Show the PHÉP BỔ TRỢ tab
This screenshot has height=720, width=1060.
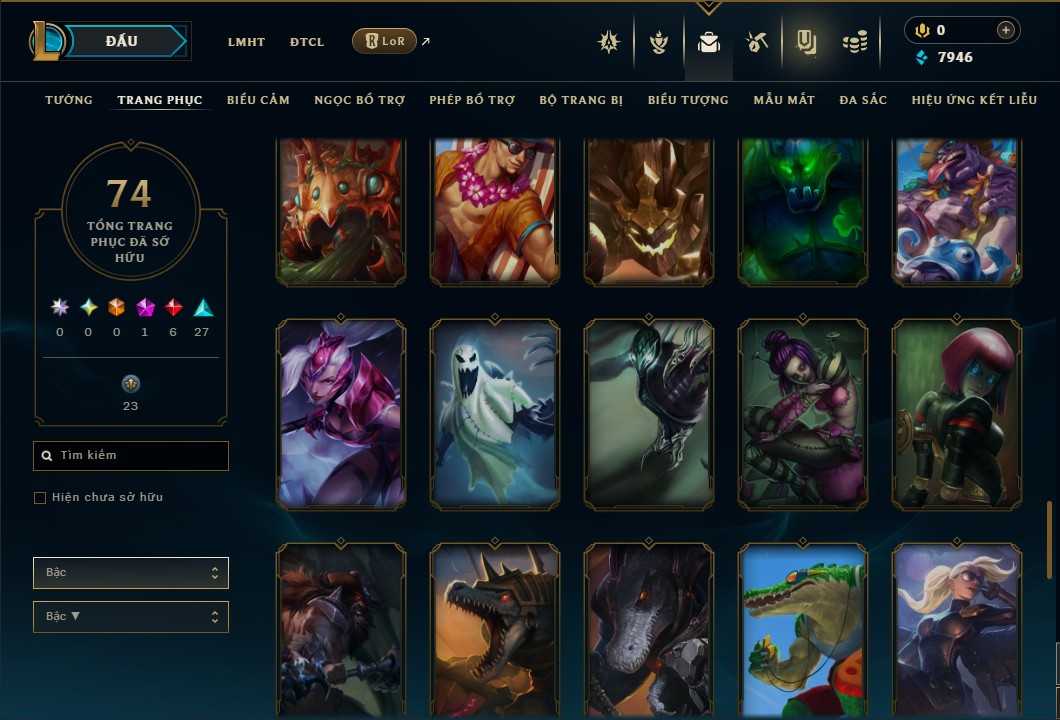tap(472, 100)
